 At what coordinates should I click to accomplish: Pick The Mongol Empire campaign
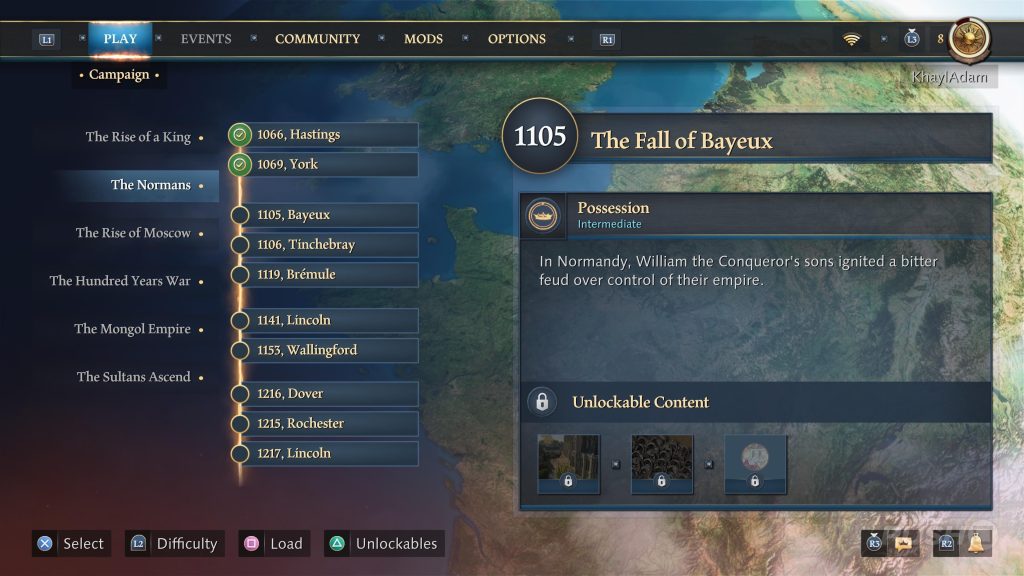pos(132,329)
